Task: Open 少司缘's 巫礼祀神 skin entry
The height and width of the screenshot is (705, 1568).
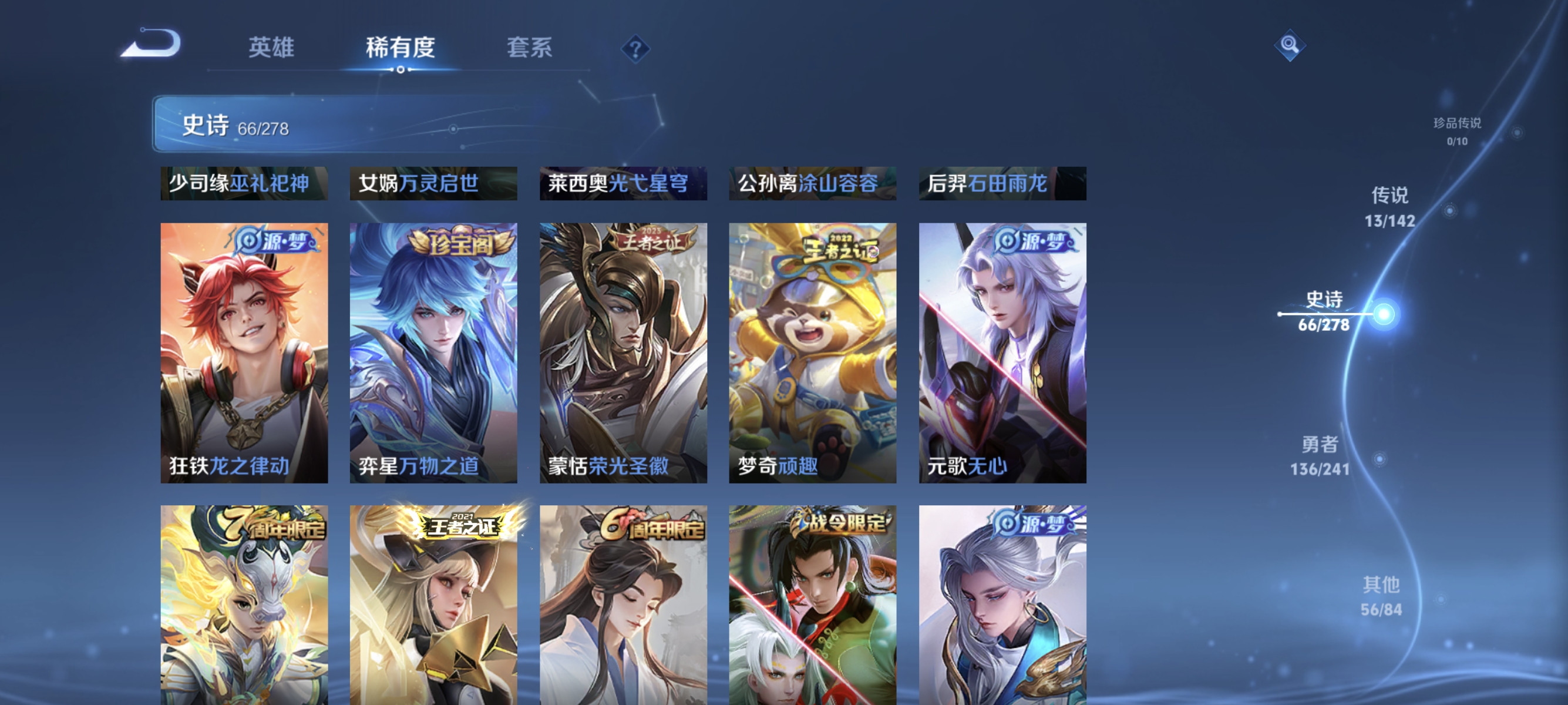Action: tap(245, 183)
